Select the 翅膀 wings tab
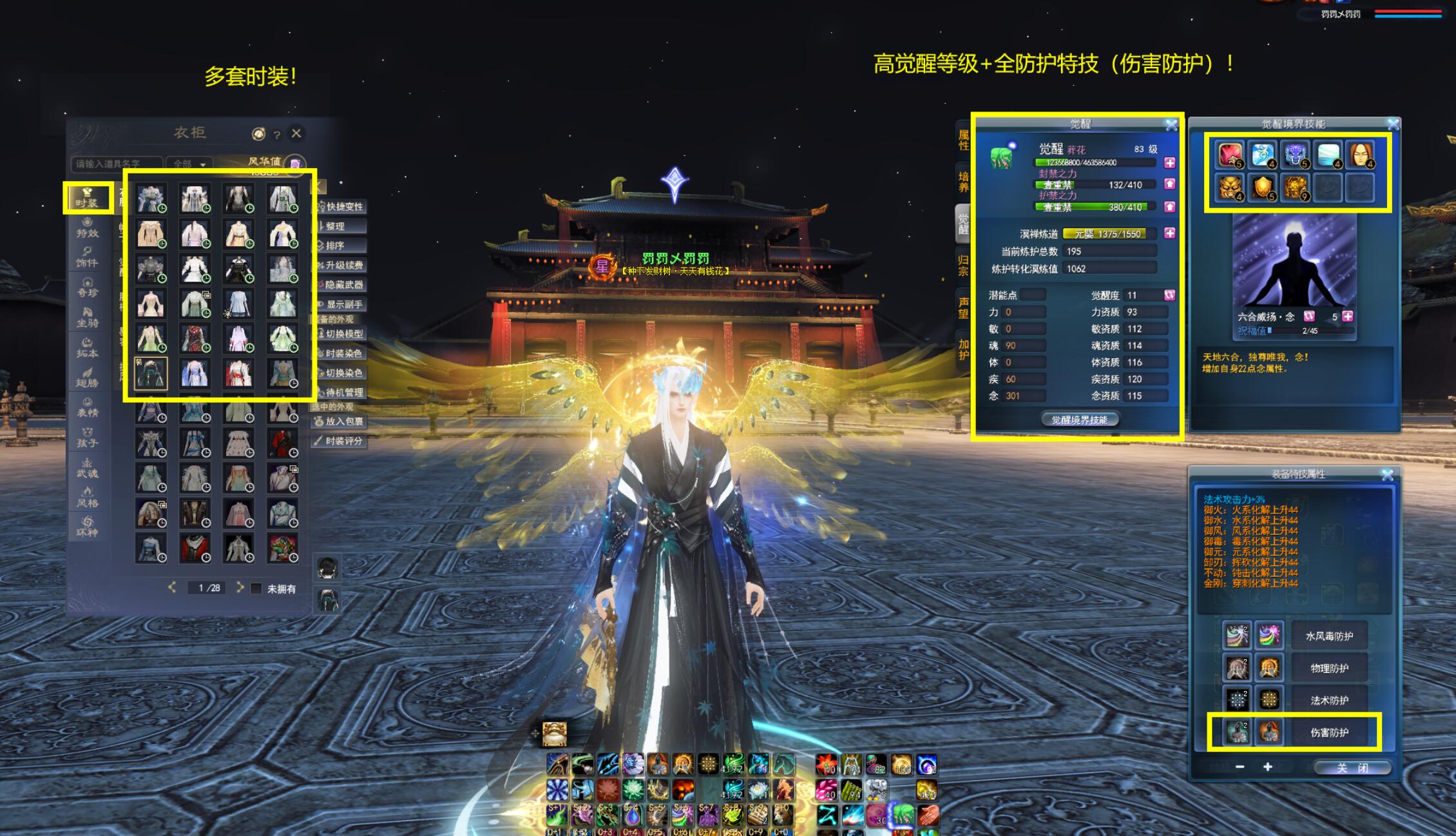Viewport: 1456px width, 836px height. coord(87,377)
